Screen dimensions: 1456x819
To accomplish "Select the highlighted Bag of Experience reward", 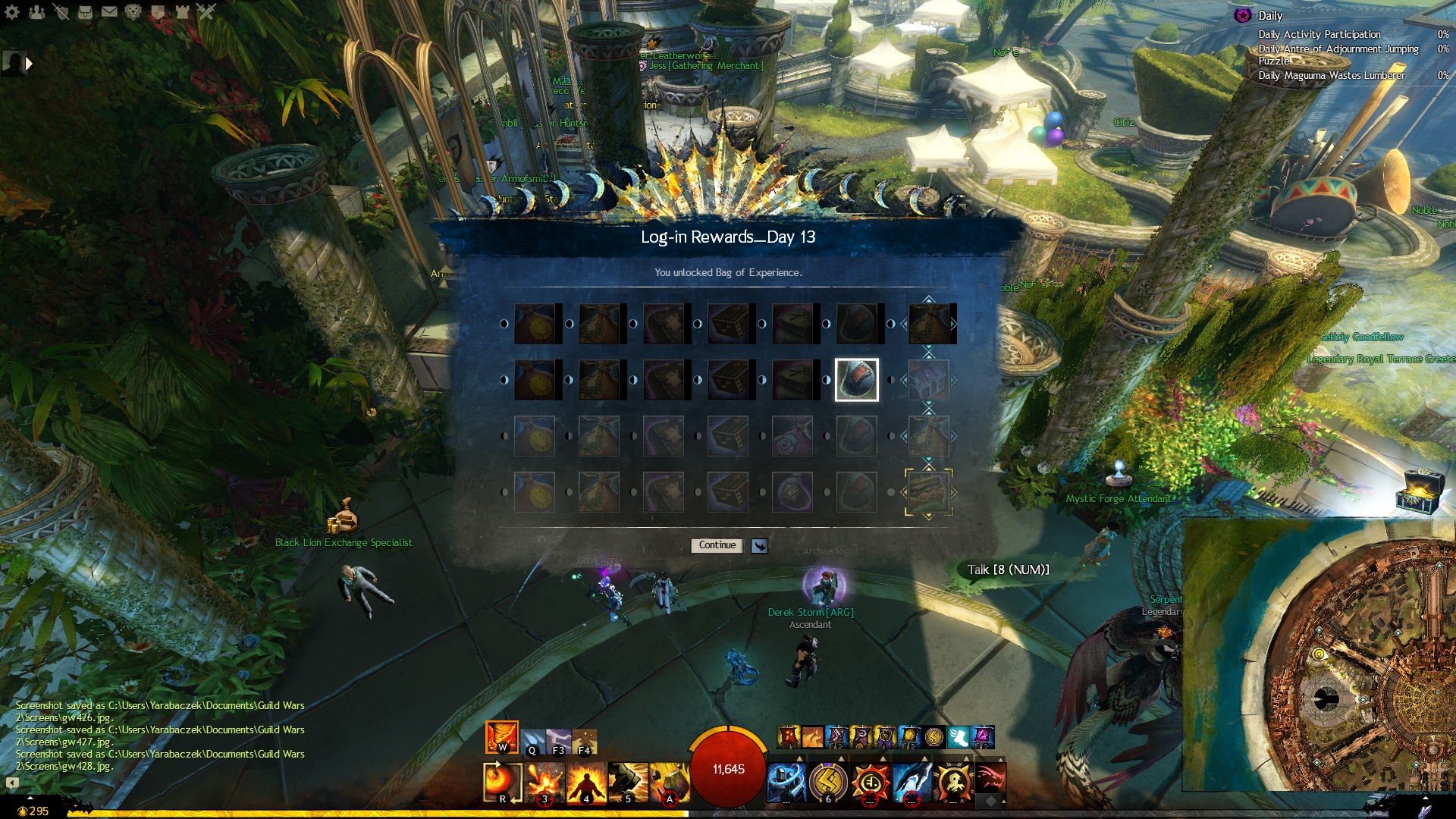I will click(x=857, y=380).
